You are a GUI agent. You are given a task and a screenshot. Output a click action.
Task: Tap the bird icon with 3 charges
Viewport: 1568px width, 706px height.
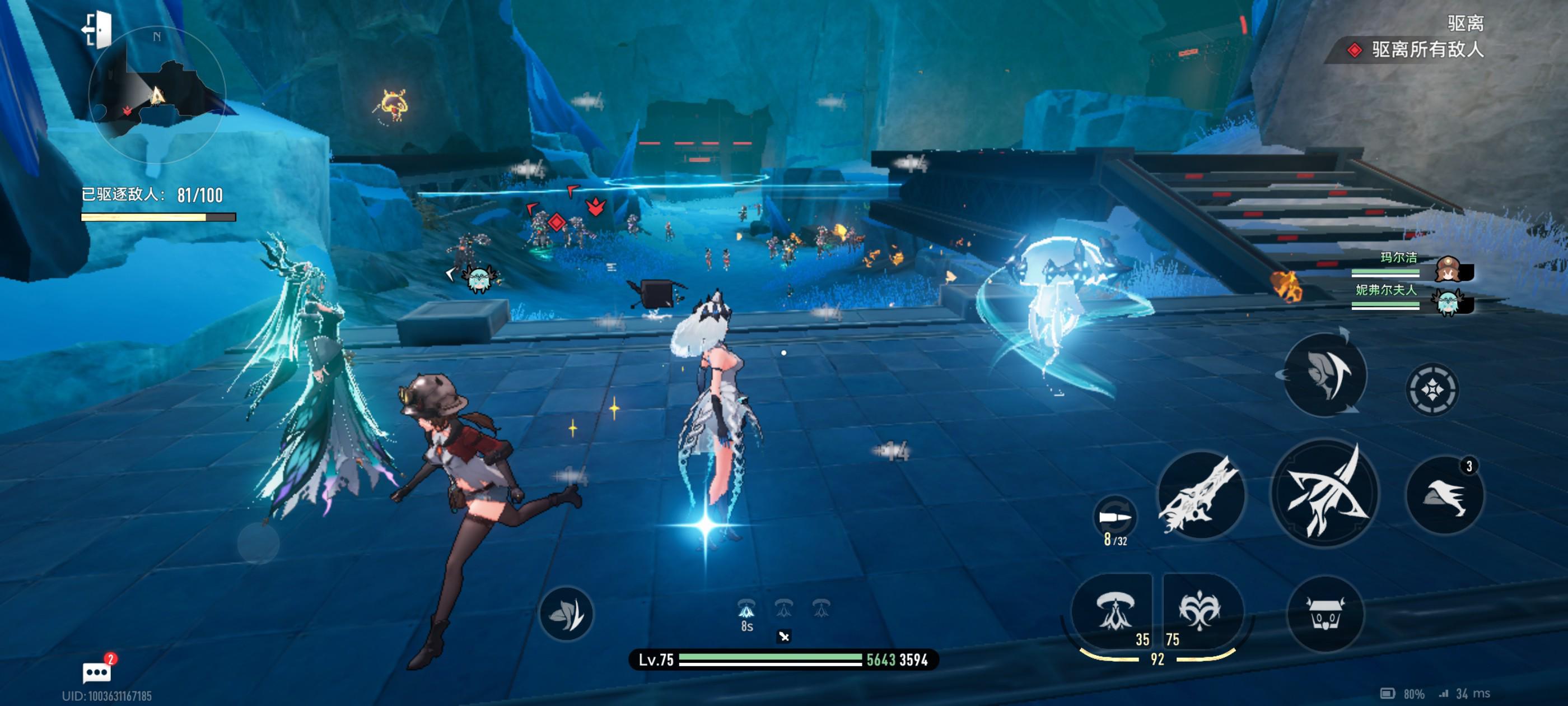[x=1444, y=495]
